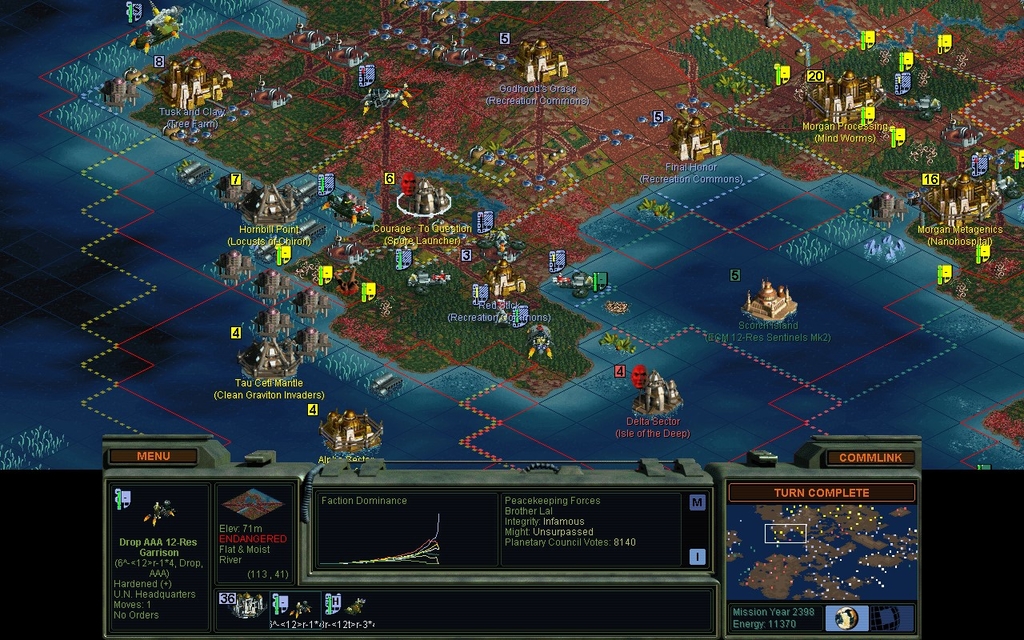Viewport: 1024px width, 640px height.
Task: Select the Drop AAA garrison in unit stack
Action: click(x=297, y=606)
